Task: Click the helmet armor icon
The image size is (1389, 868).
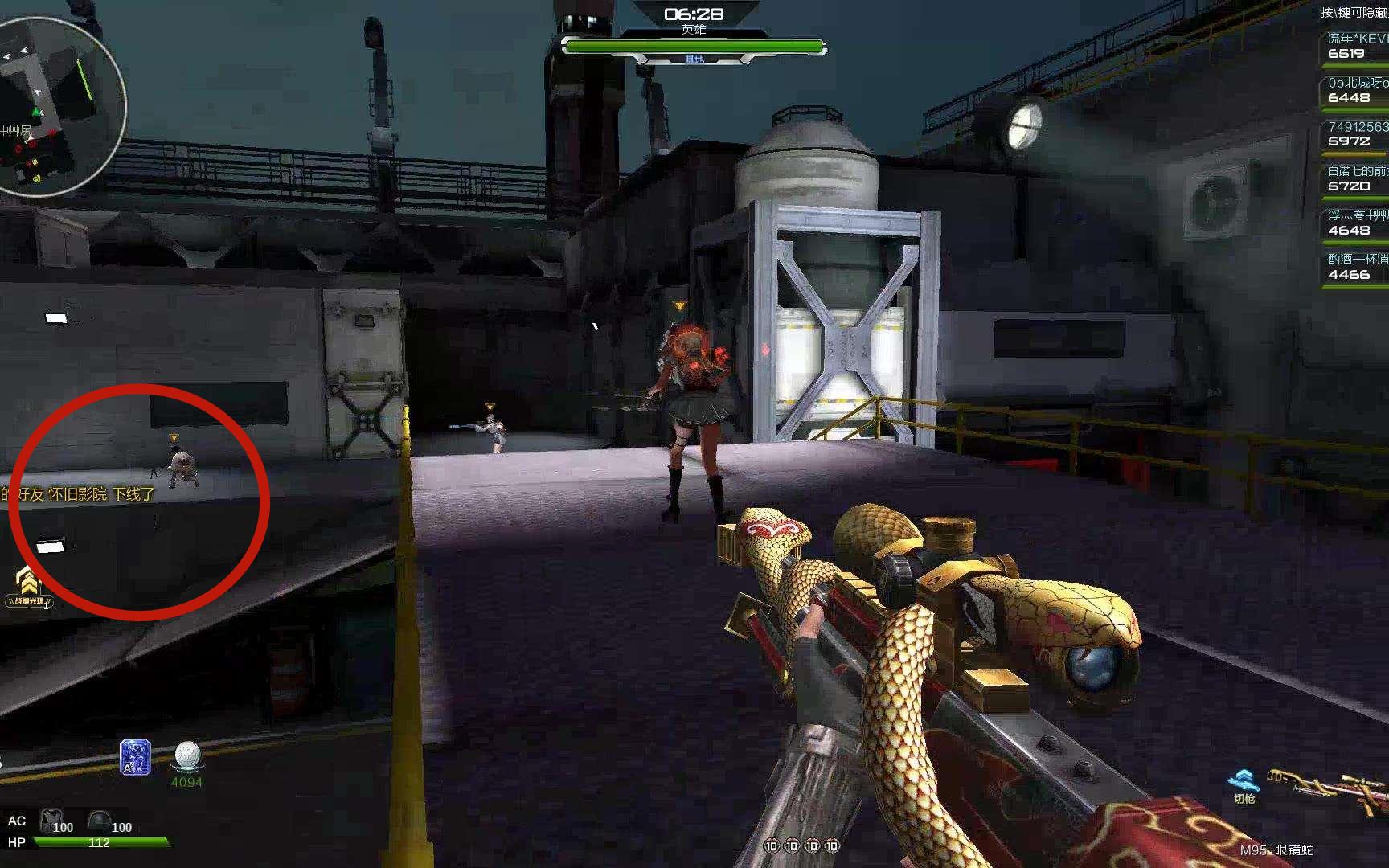Action: 99,821
